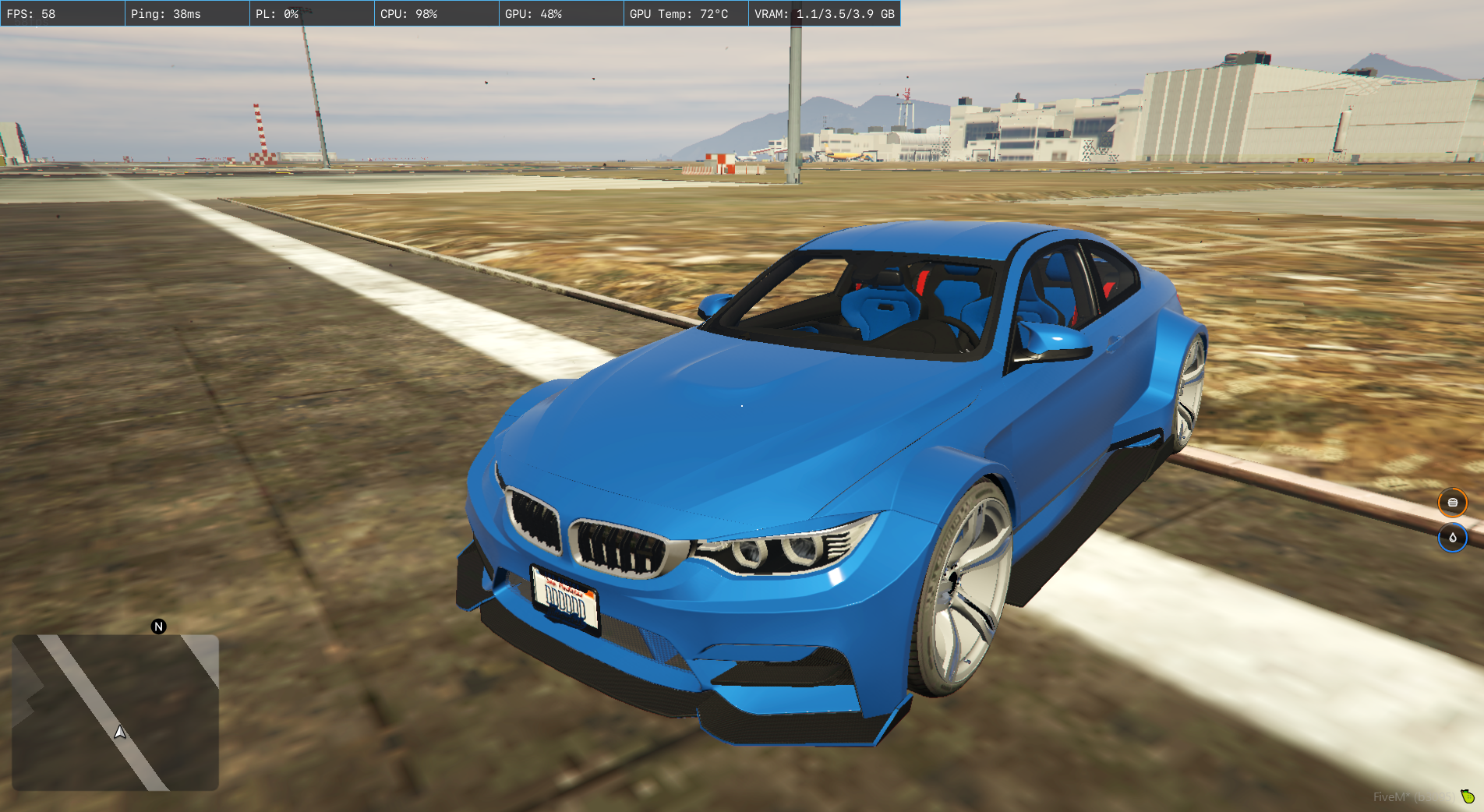This screenshot has height=812, width=1484.
Task: Select the burger hunger status icon
Action: (x=1452, y=503)
